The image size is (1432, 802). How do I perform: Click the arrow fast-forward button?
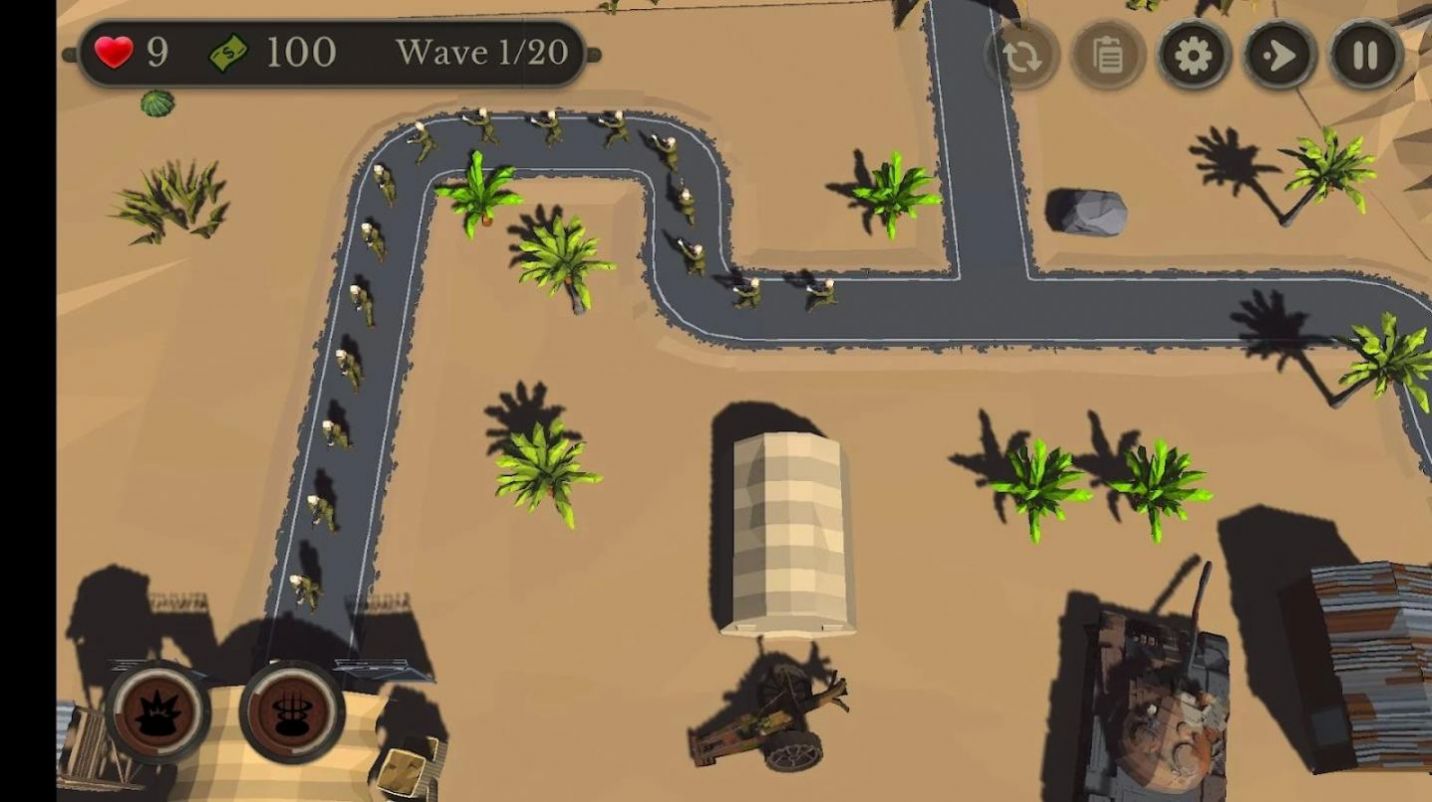coord(1280,55)
